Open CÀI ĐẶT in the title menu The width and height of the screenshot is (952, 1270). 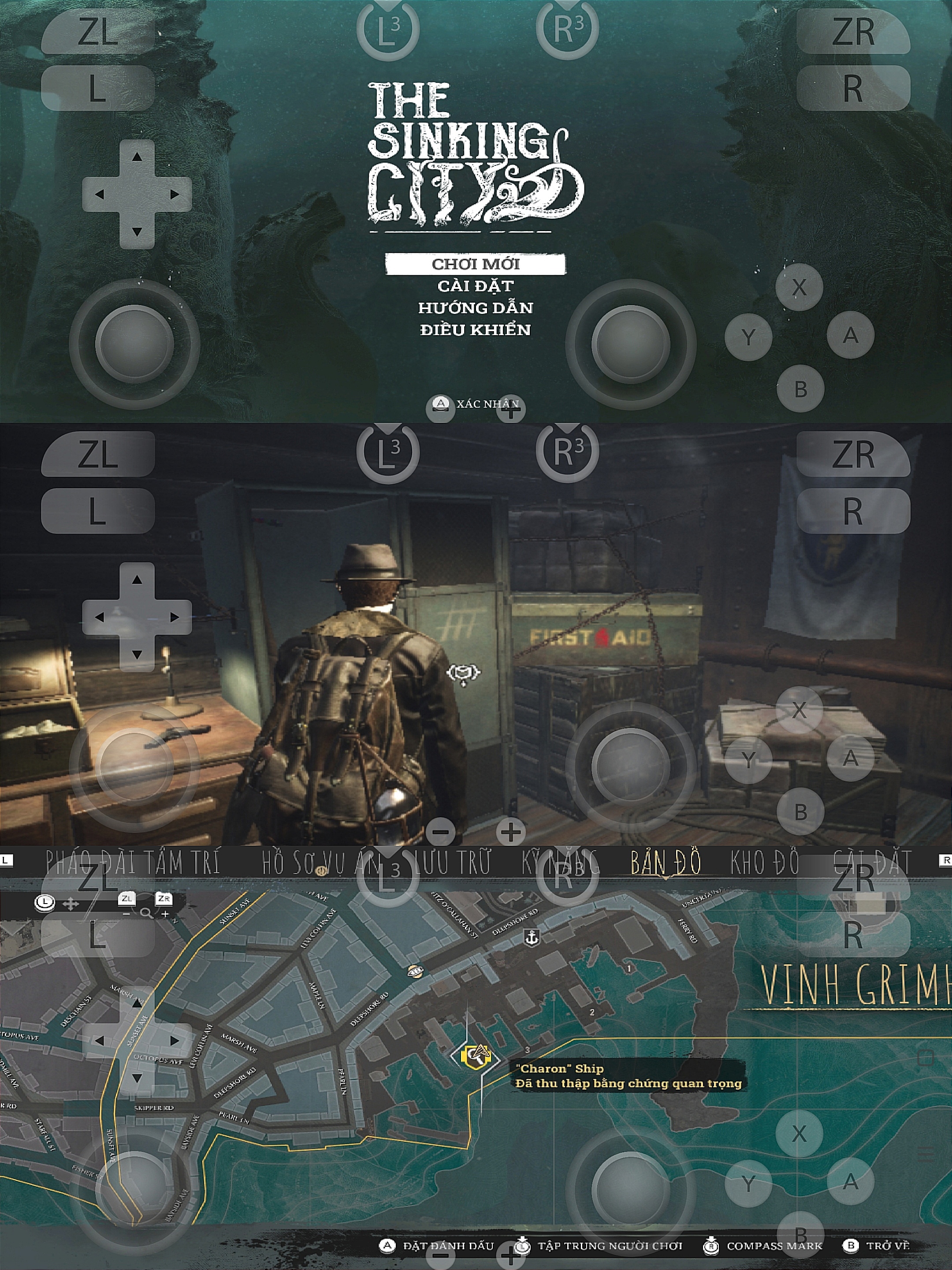(x=475, y=286)
